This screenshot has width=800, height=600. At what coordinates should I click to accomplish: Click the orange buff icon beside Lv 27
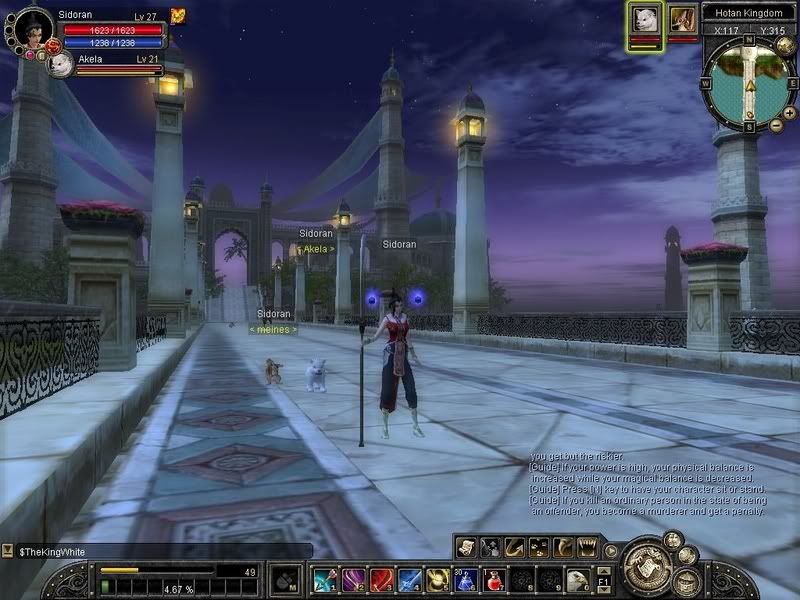pyautogui.click(x=178, y=16)
